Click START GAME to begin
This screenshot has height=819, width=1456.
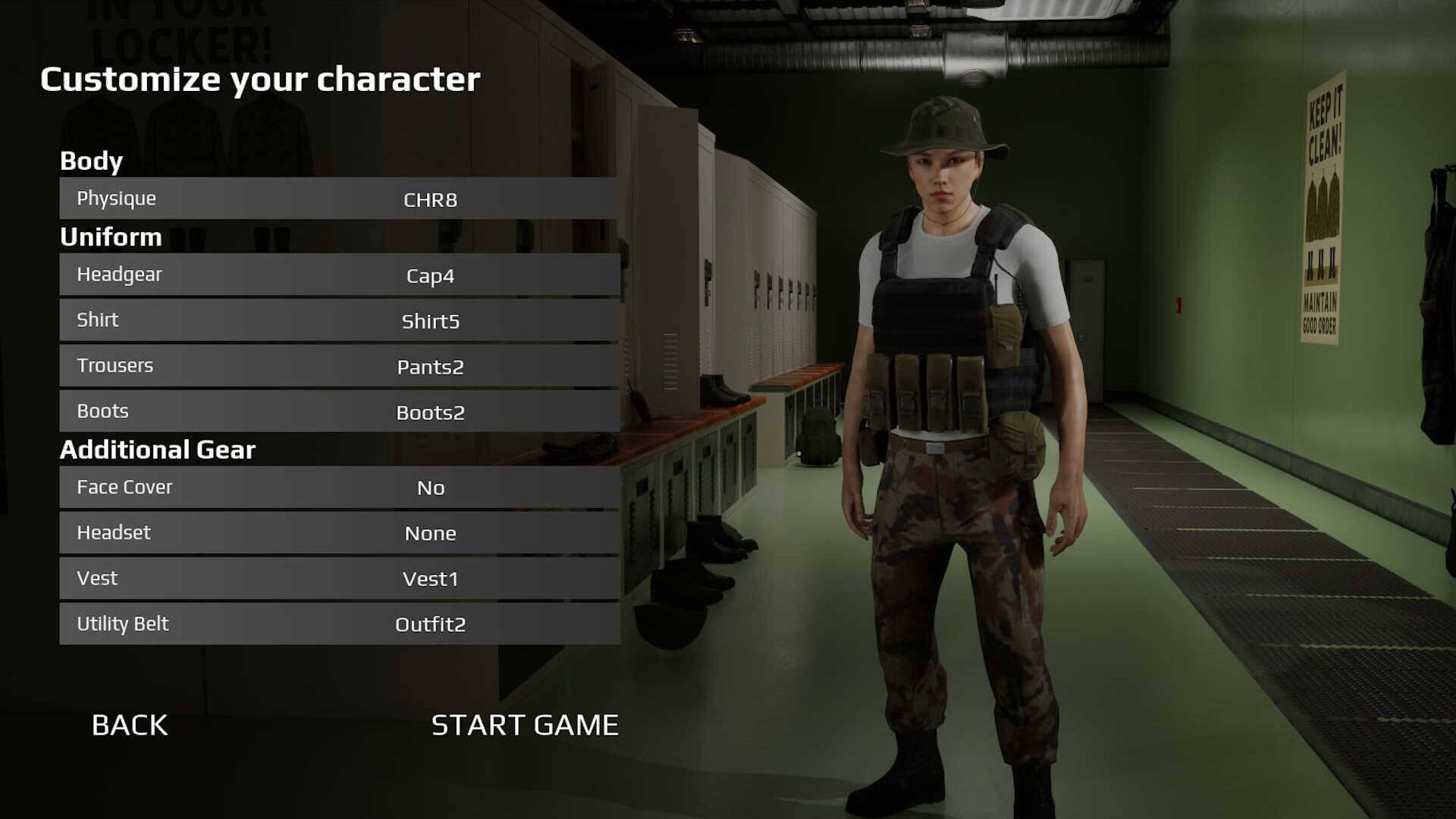(x=525, y=725)
